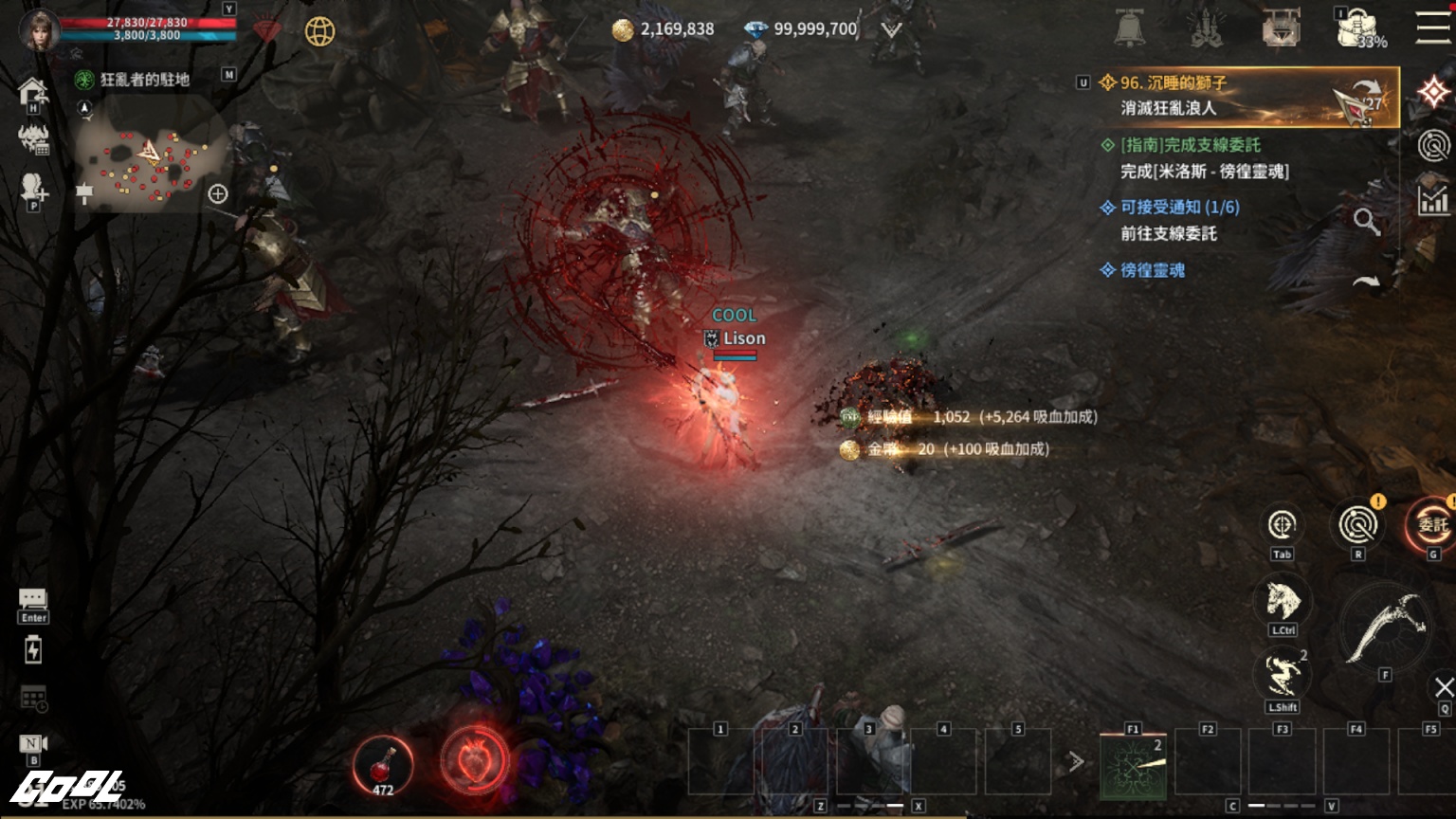Activate the horse mount button

1282,600
